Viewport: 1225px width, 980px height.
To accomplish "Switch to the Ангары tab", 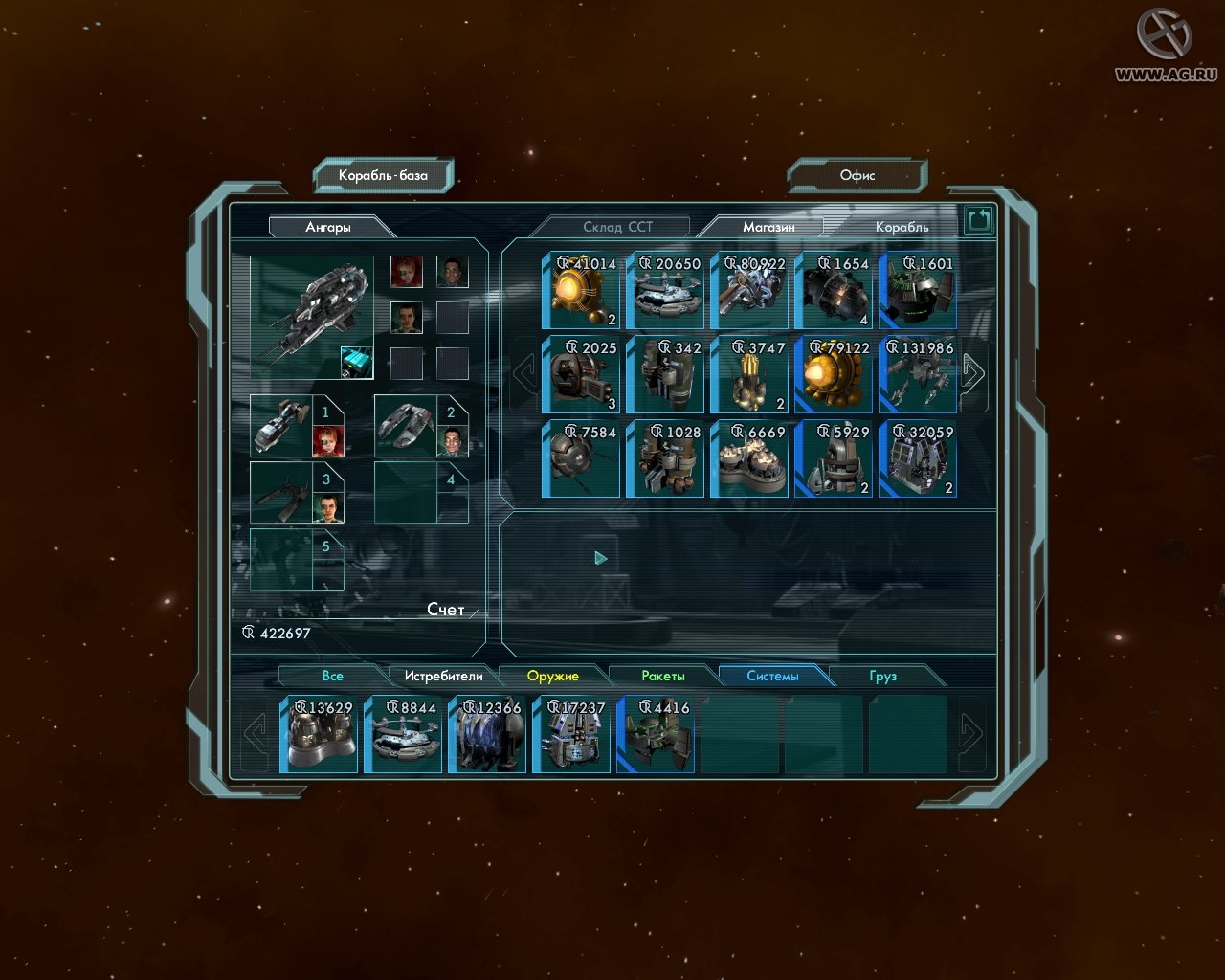I will click(328, 227).
